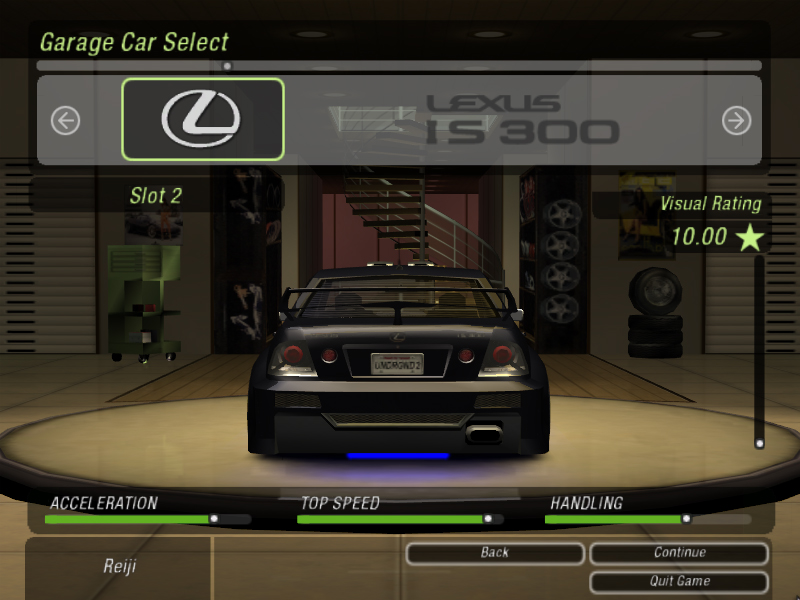Select the Lexus logo car tile
This screenshot has width=800, height=600.
[x=203, y=119]
